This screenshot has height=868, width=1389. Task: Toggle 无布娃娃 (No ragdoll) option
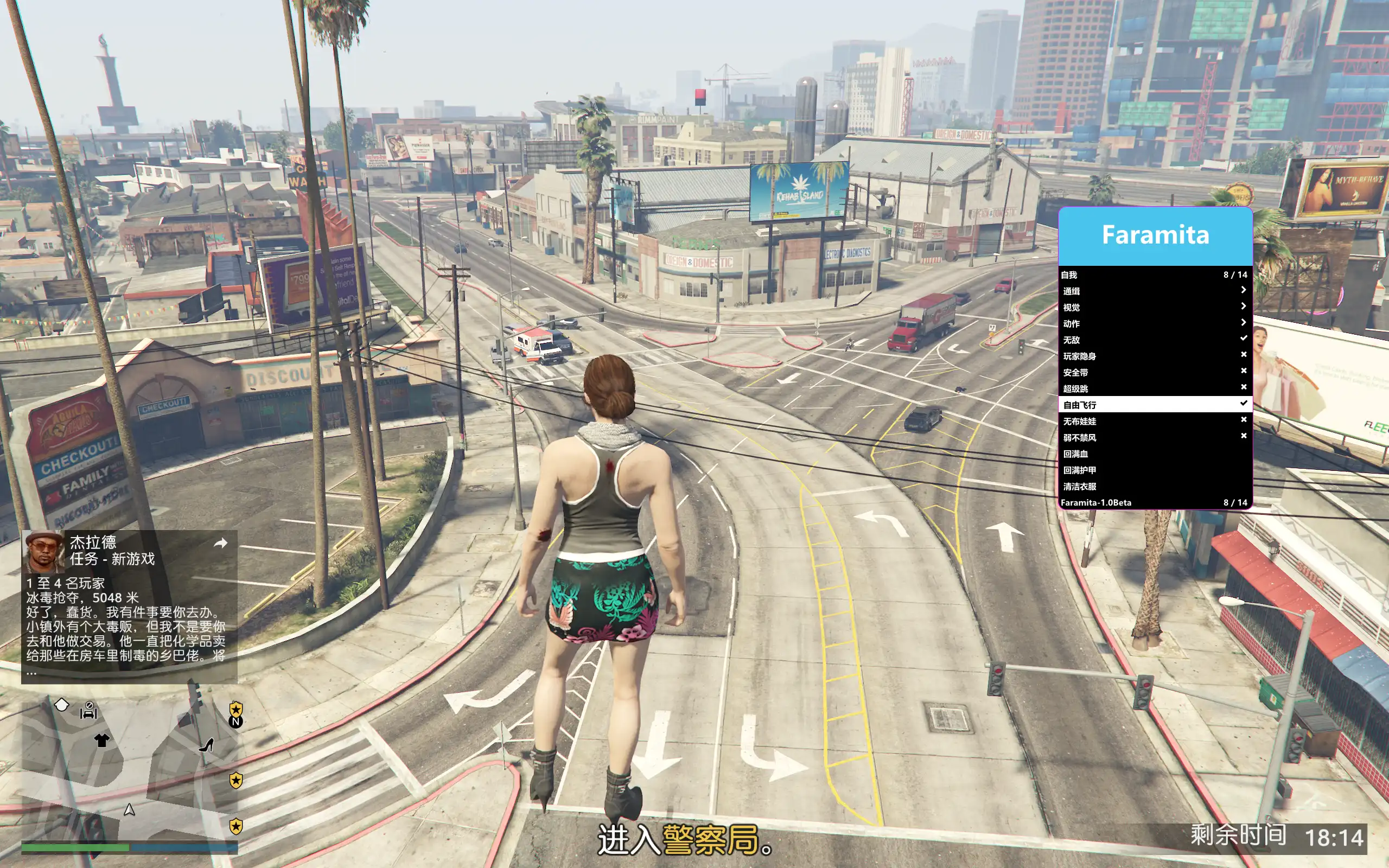1154,421
